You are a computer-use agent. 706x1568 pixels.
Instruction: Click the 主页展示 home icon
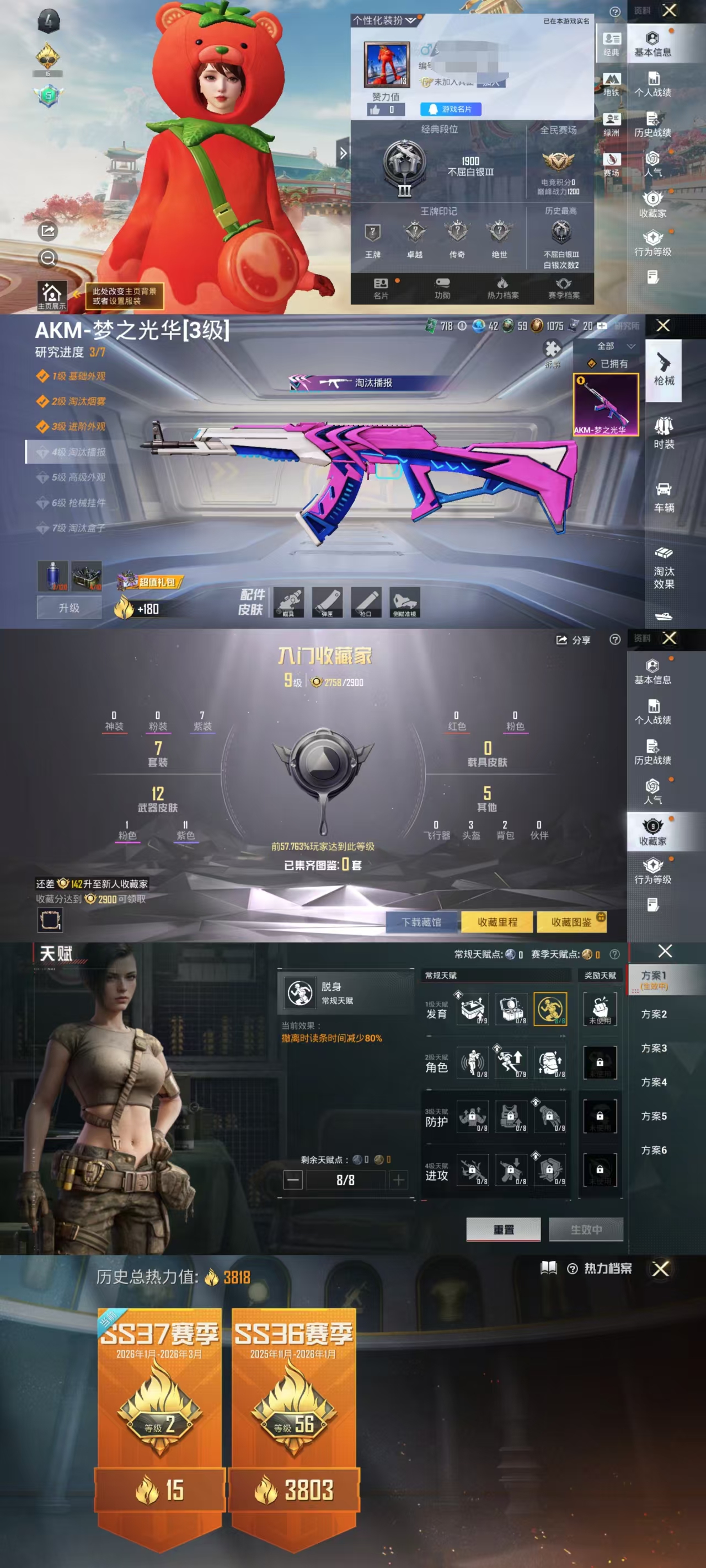coord(52,295)
